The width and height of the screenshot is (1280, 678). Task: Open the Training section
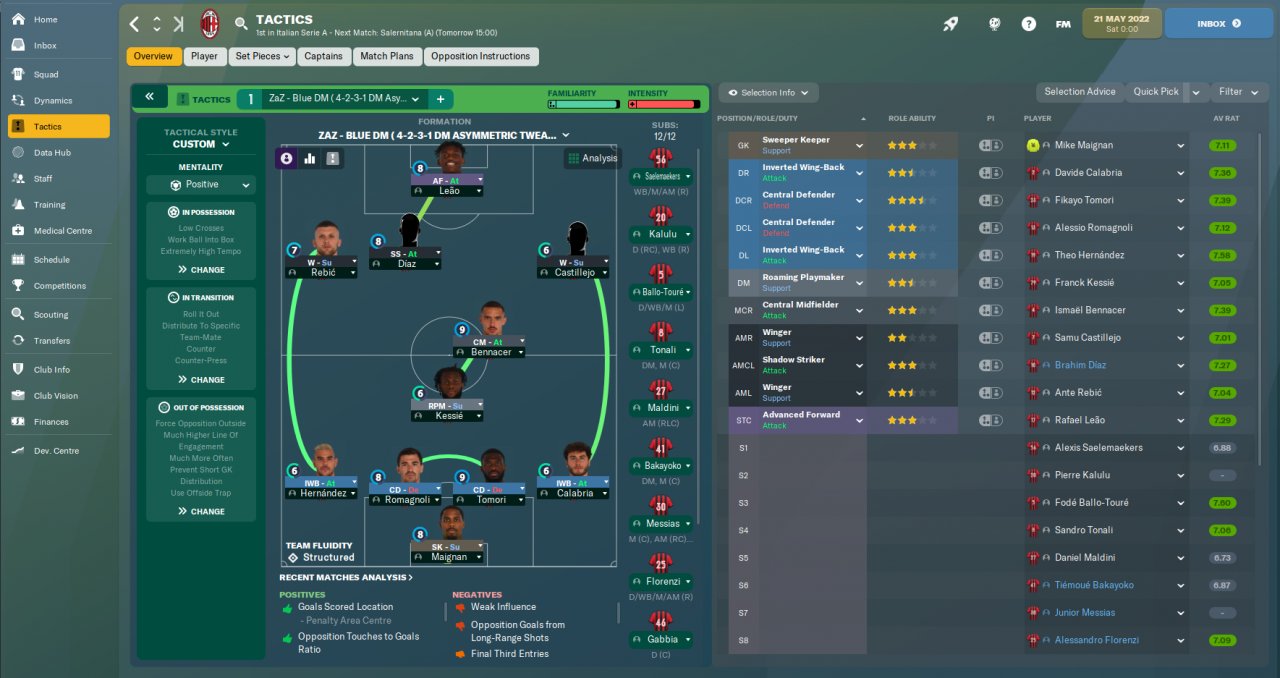(49, 205)
